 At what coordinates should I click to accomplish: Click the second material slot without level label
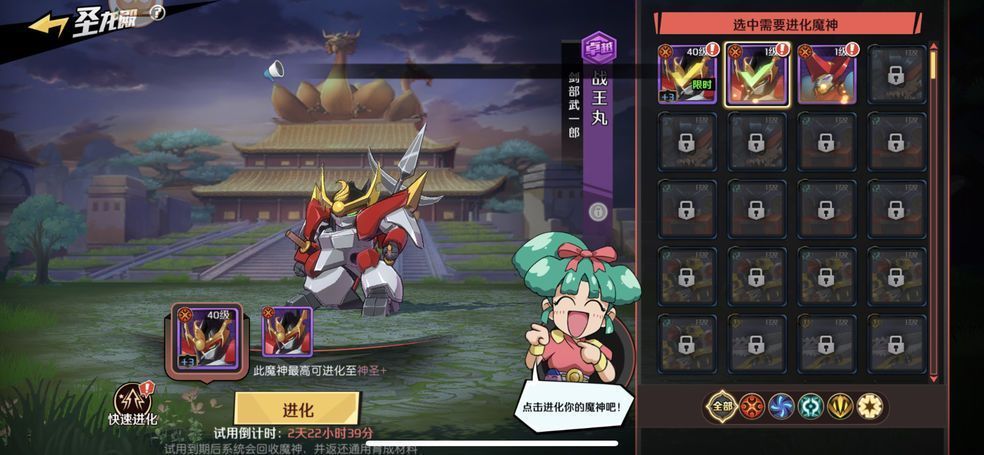287,332
